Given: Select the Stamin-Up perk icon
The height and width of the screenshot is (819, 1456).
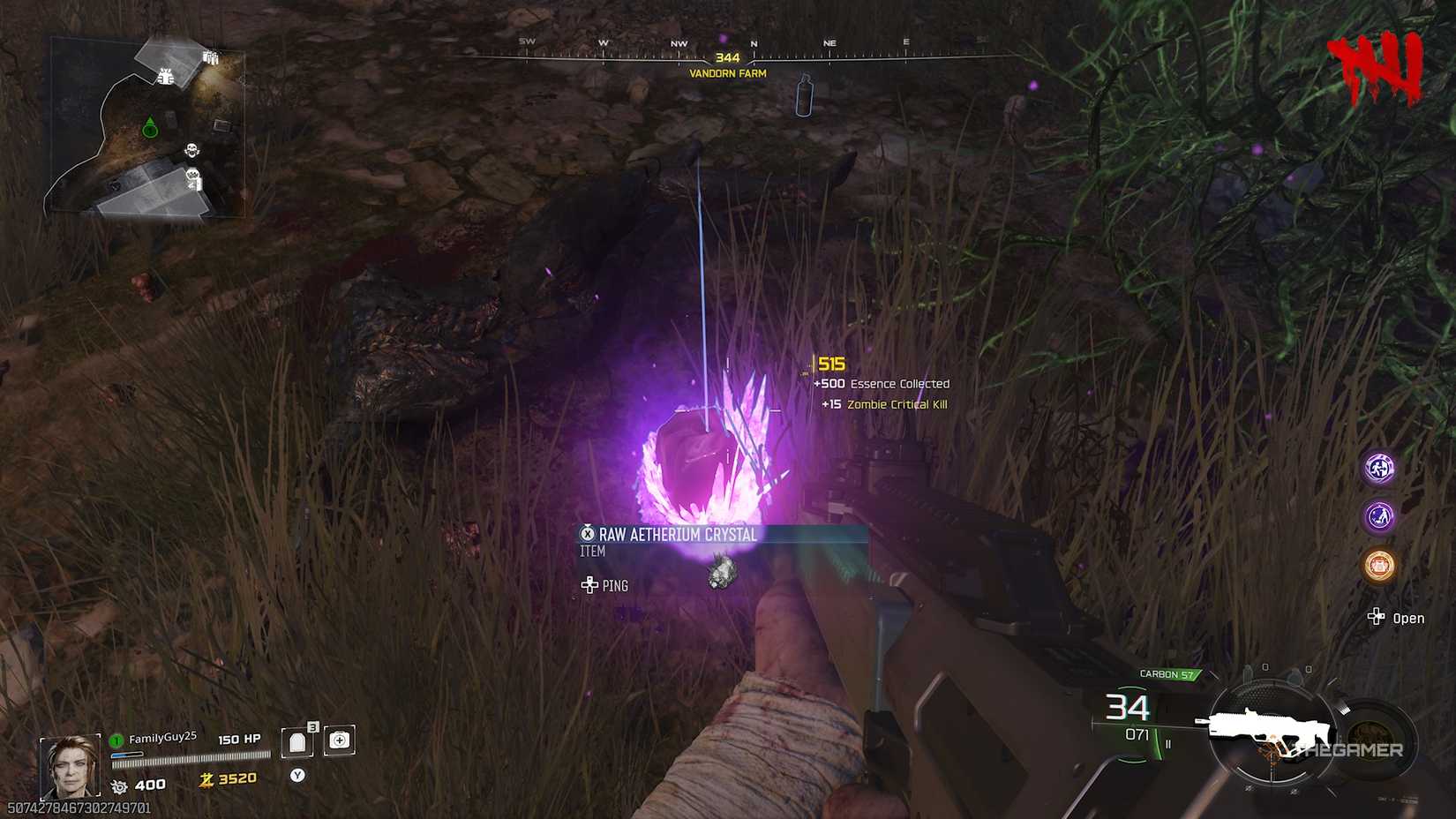Looking at the screenshot, I should pos(1379,469).
